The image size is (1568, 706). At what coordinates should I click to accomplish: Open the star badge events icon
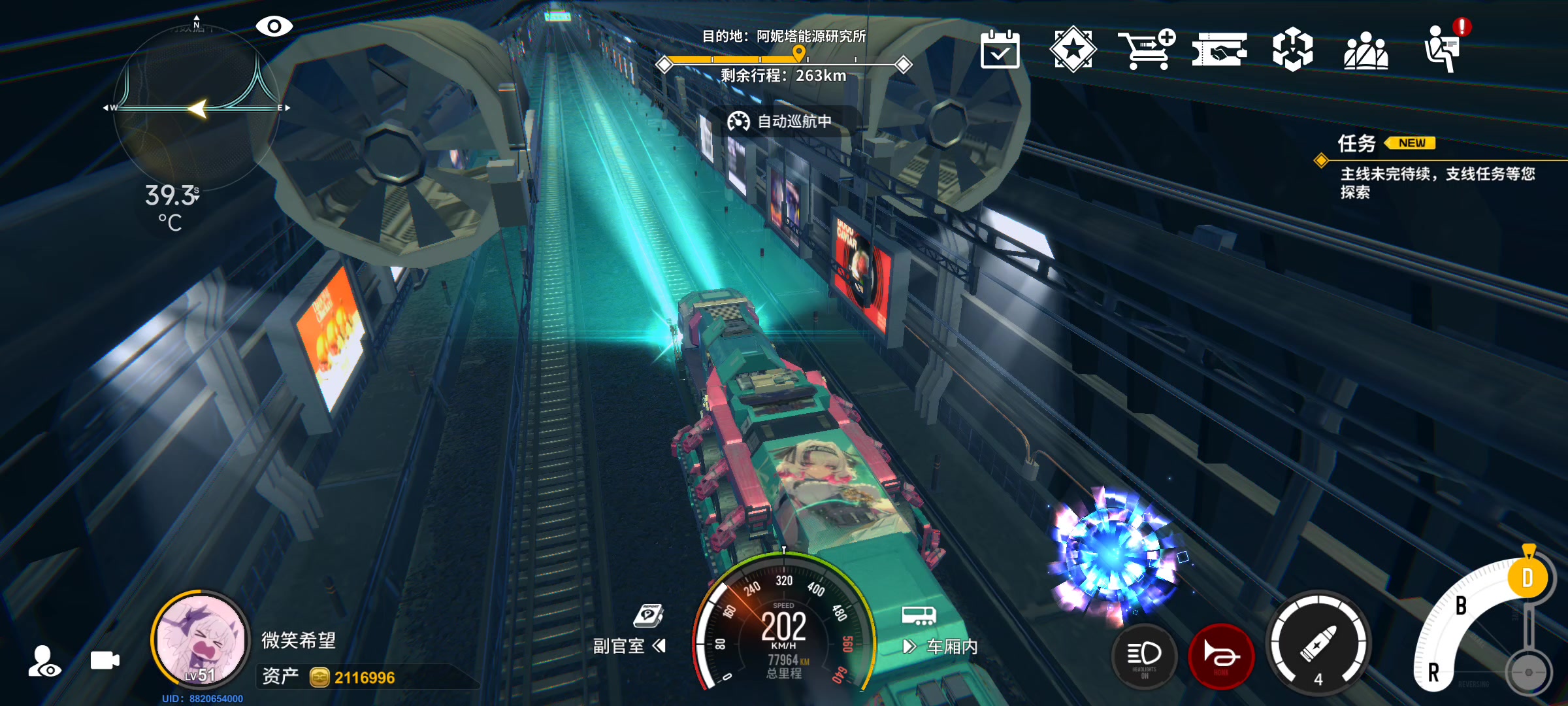pos(1073,49)
